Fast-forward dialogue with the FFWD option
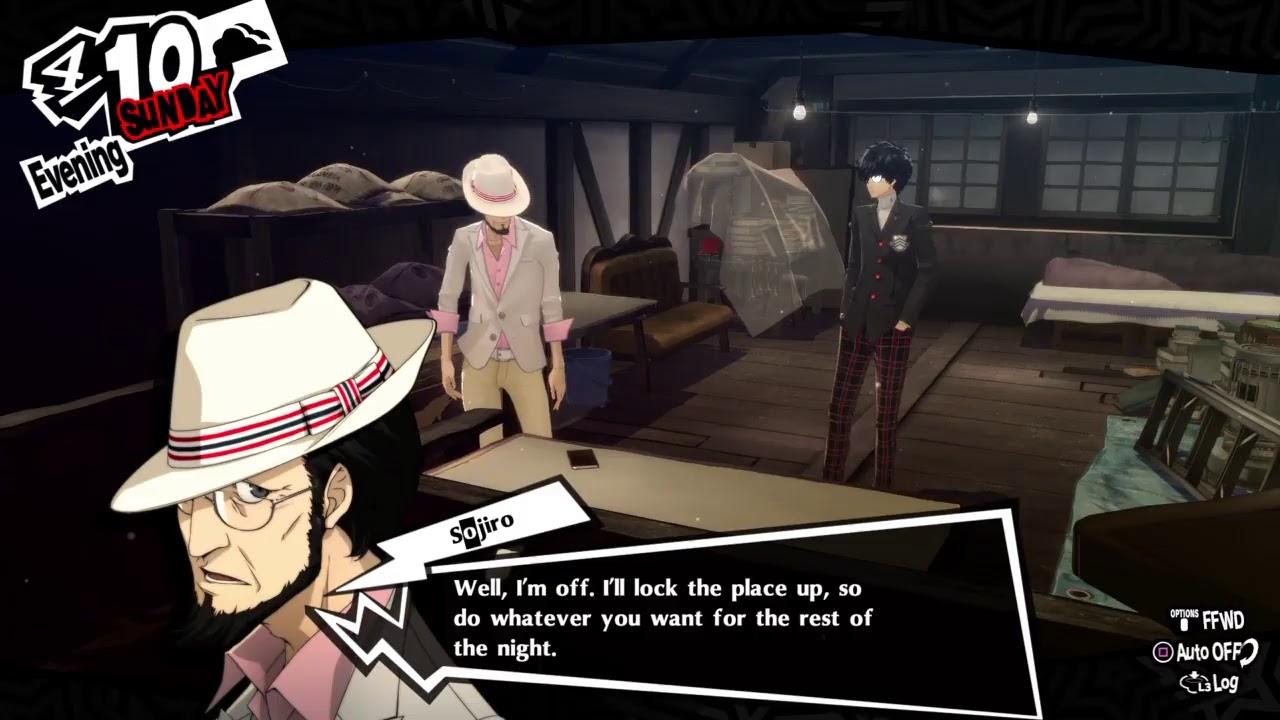 pyautogui.click(x=1209, y=619)
